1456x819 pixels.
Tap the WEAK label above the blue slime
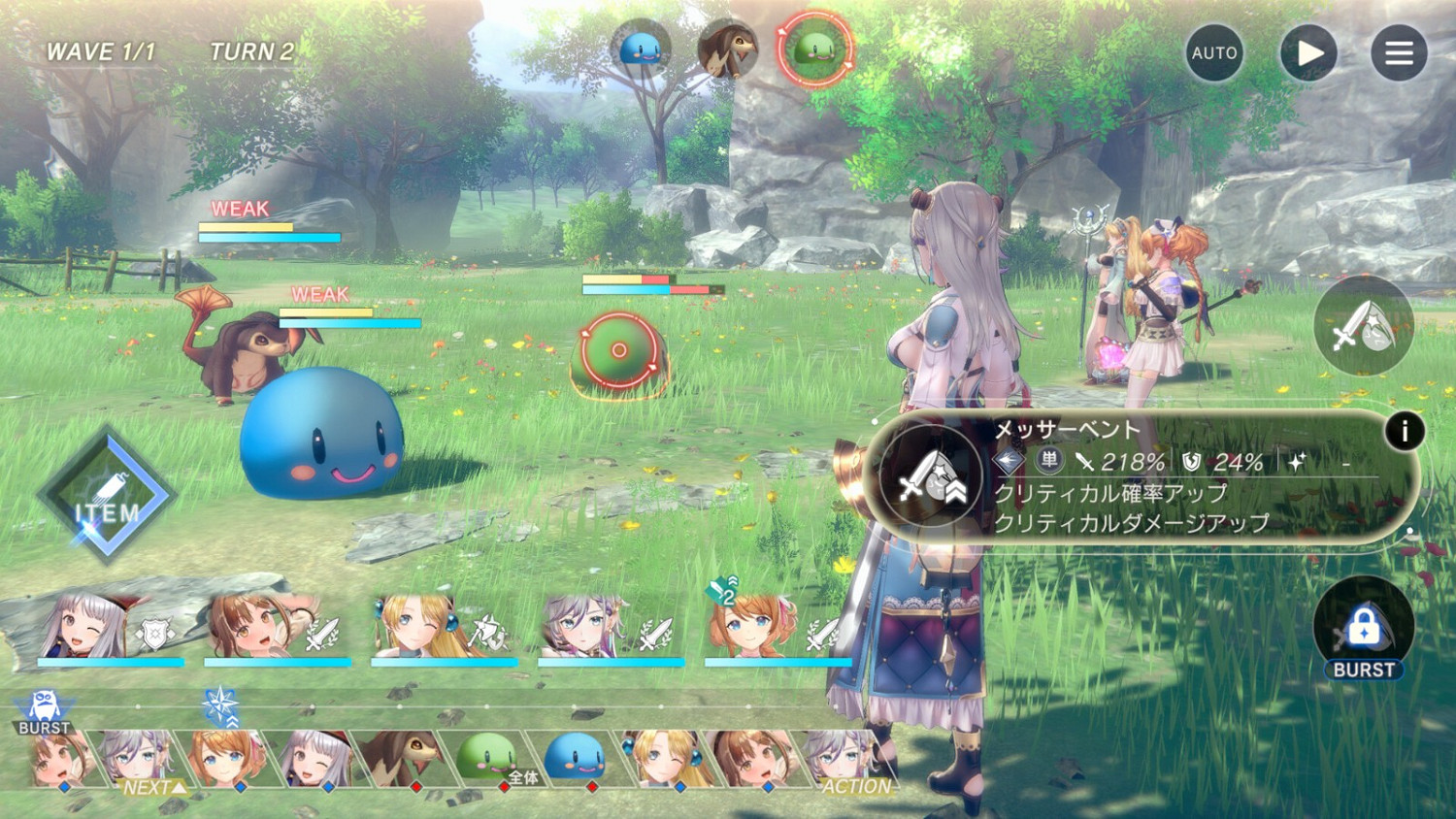pyautogui.click(x=320, y=292)
